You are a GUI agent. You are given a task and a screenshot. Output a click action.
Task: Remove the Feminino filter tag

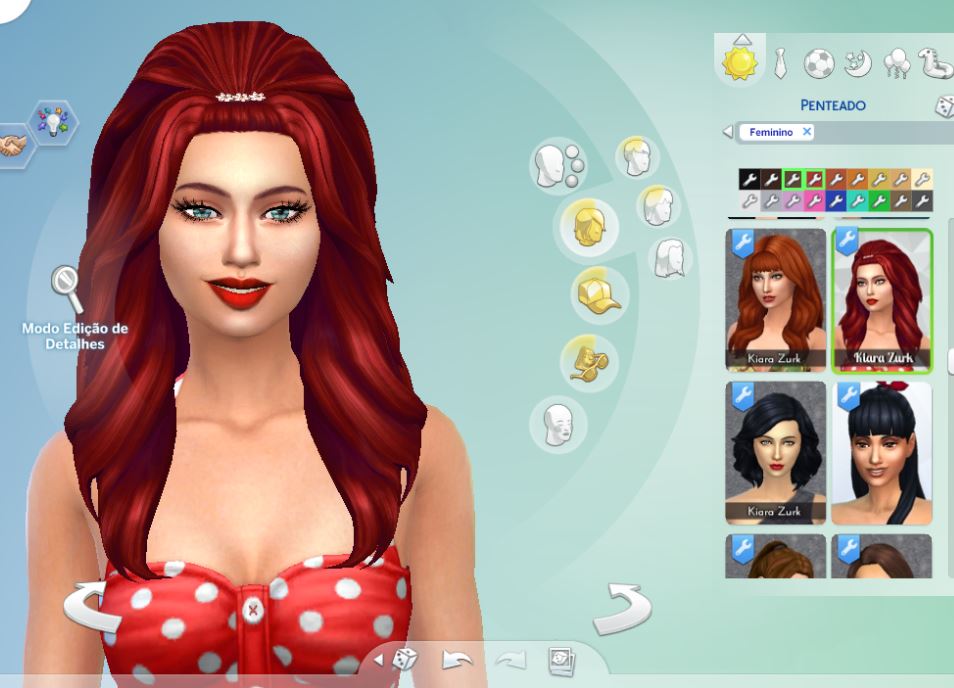pos(807,132)
